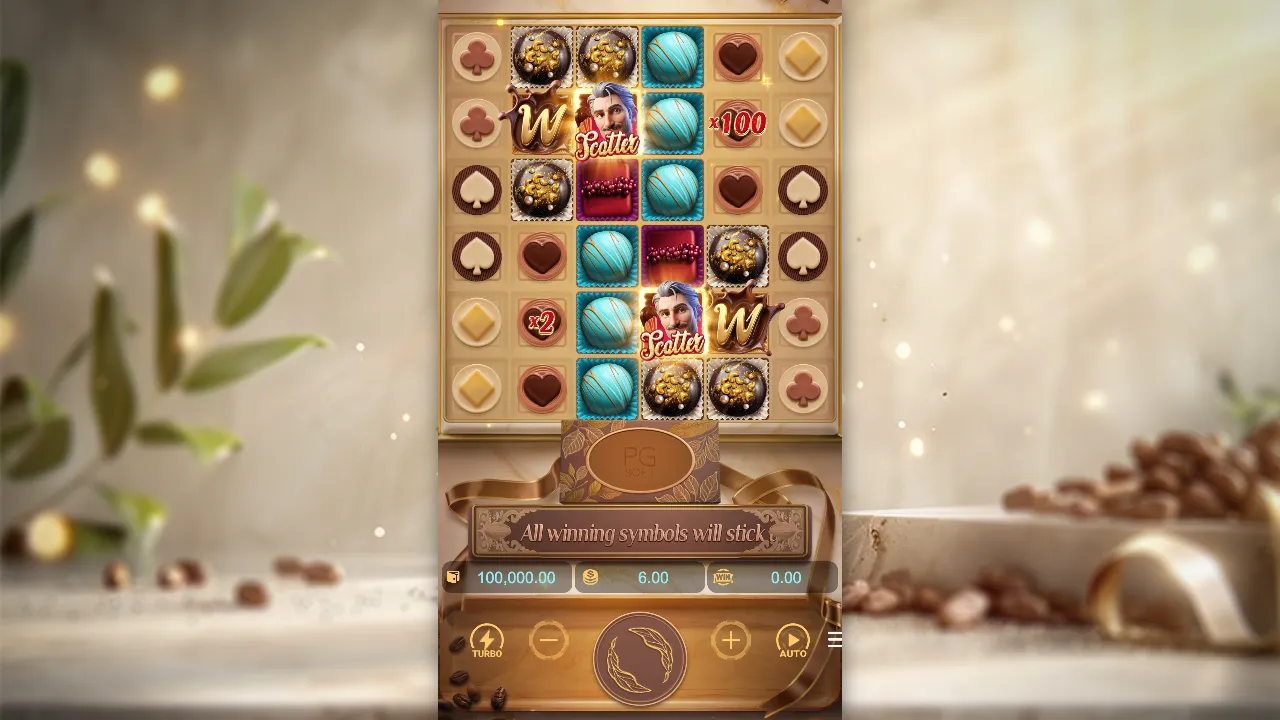Enable Turbo mode with the lightning icon
The image size is (1280, 720).
click(487, 640)
